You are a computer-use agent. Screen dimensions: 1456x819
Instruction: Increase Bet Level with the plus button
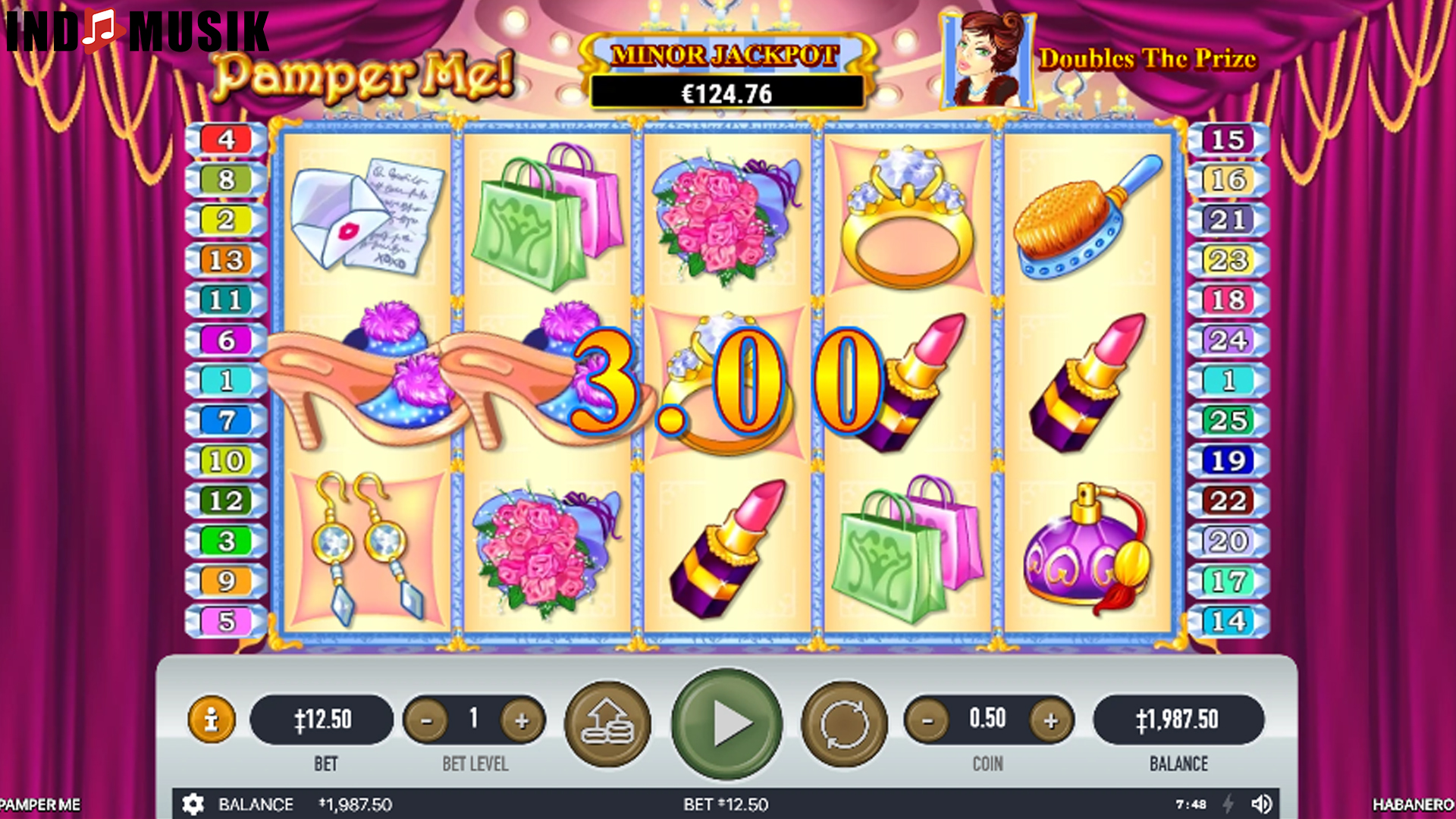(523, 720)
